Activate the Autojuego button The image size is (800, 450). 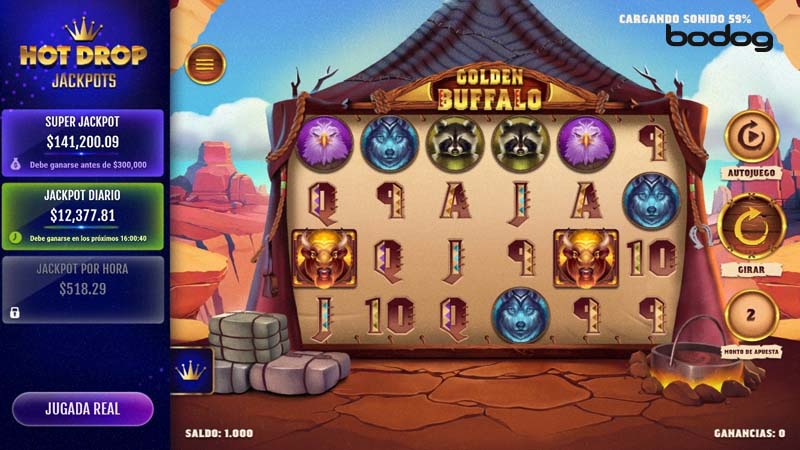[x=750, y=138]
